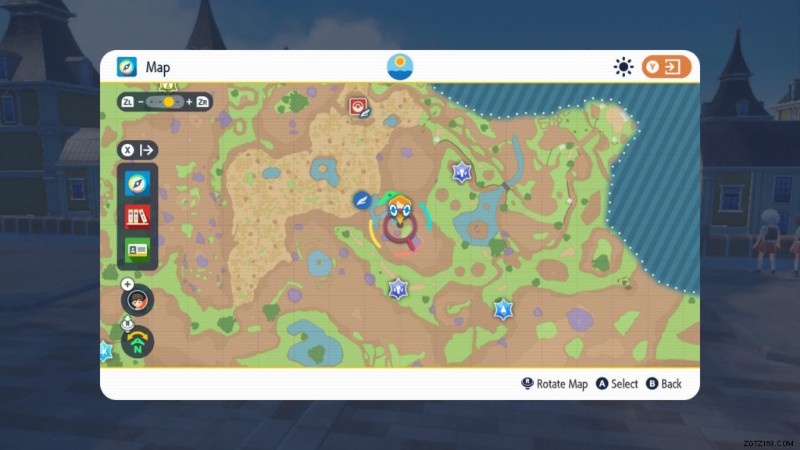Select the blue water Tera Raid crystal

click(501, 310)
